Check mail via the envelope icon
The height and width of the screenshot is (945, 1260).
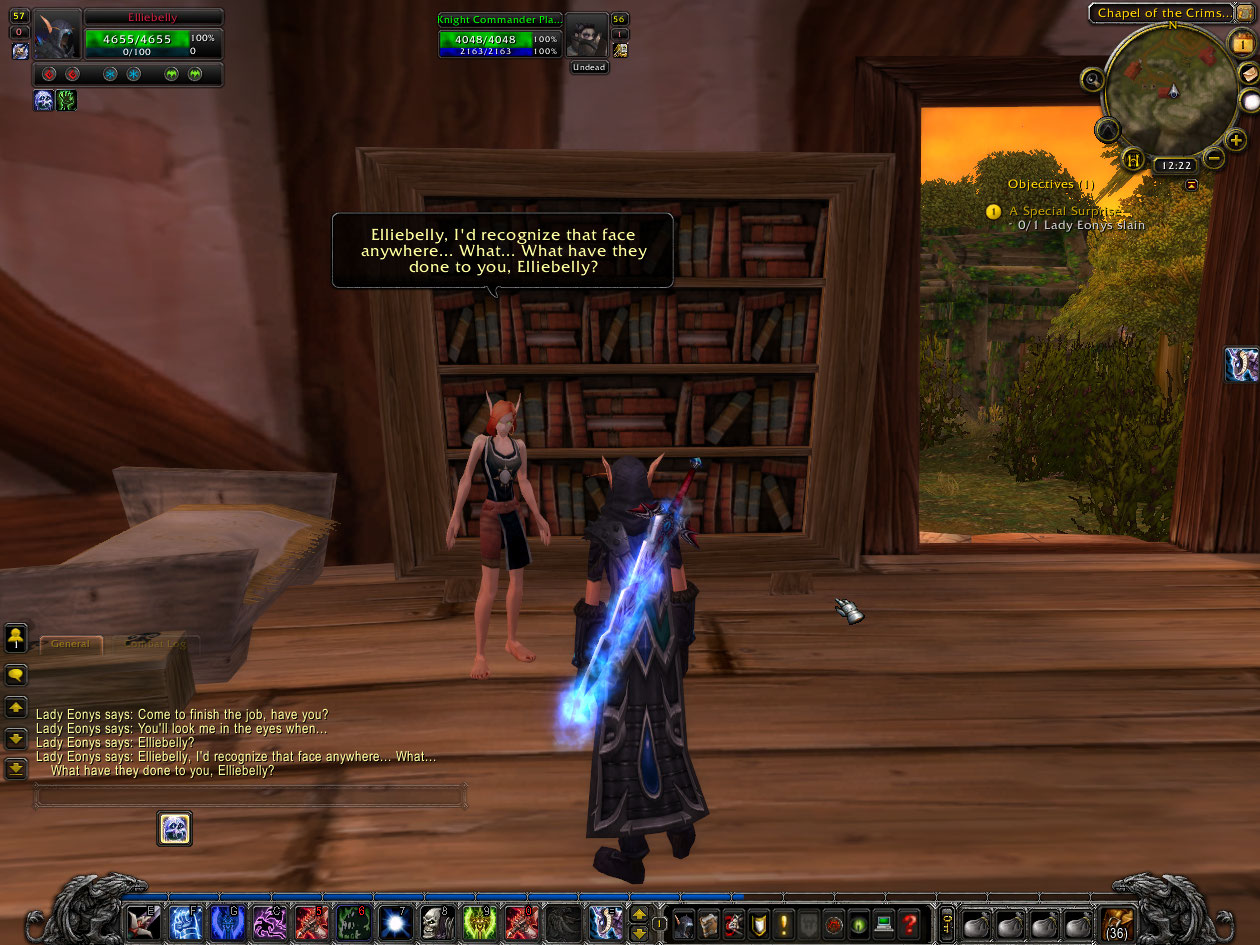(x=1249, y=74)
